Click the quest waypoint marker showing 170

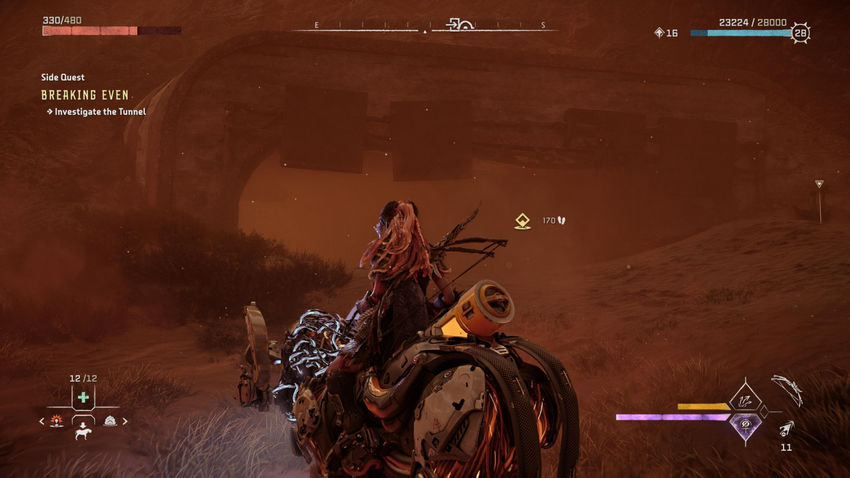click(522, 221)
